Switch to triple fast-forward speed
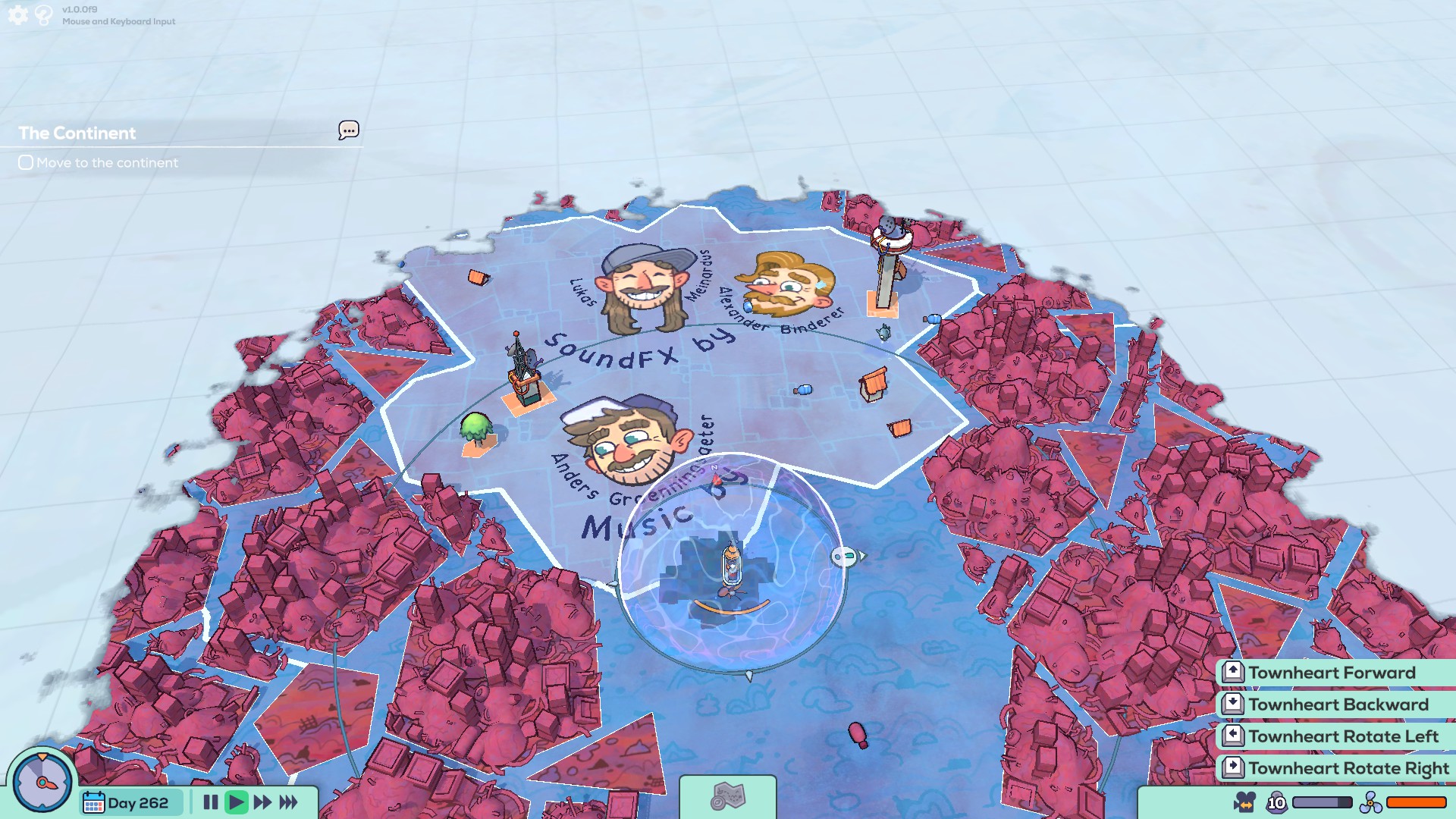 (289, 802)
